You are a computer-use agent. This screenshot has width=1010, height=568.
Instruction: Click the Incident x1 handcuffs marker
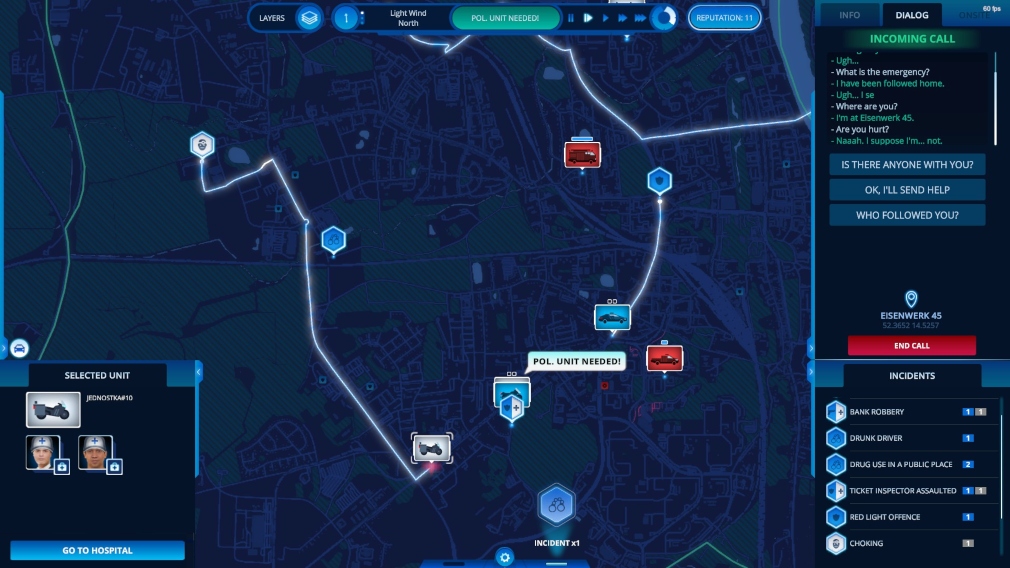pyautogui.click(x=557, y=506)
